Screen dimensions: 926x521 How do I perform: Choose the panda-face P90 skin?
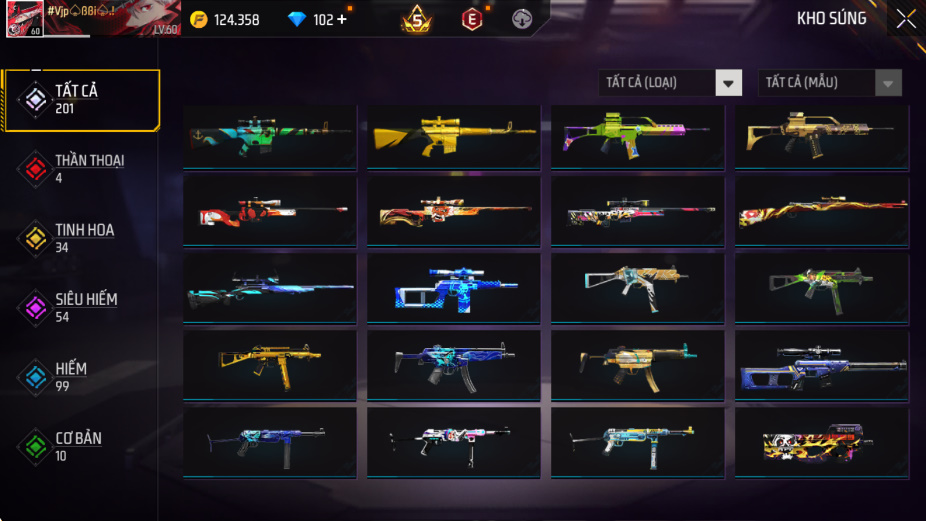(821, 442)
